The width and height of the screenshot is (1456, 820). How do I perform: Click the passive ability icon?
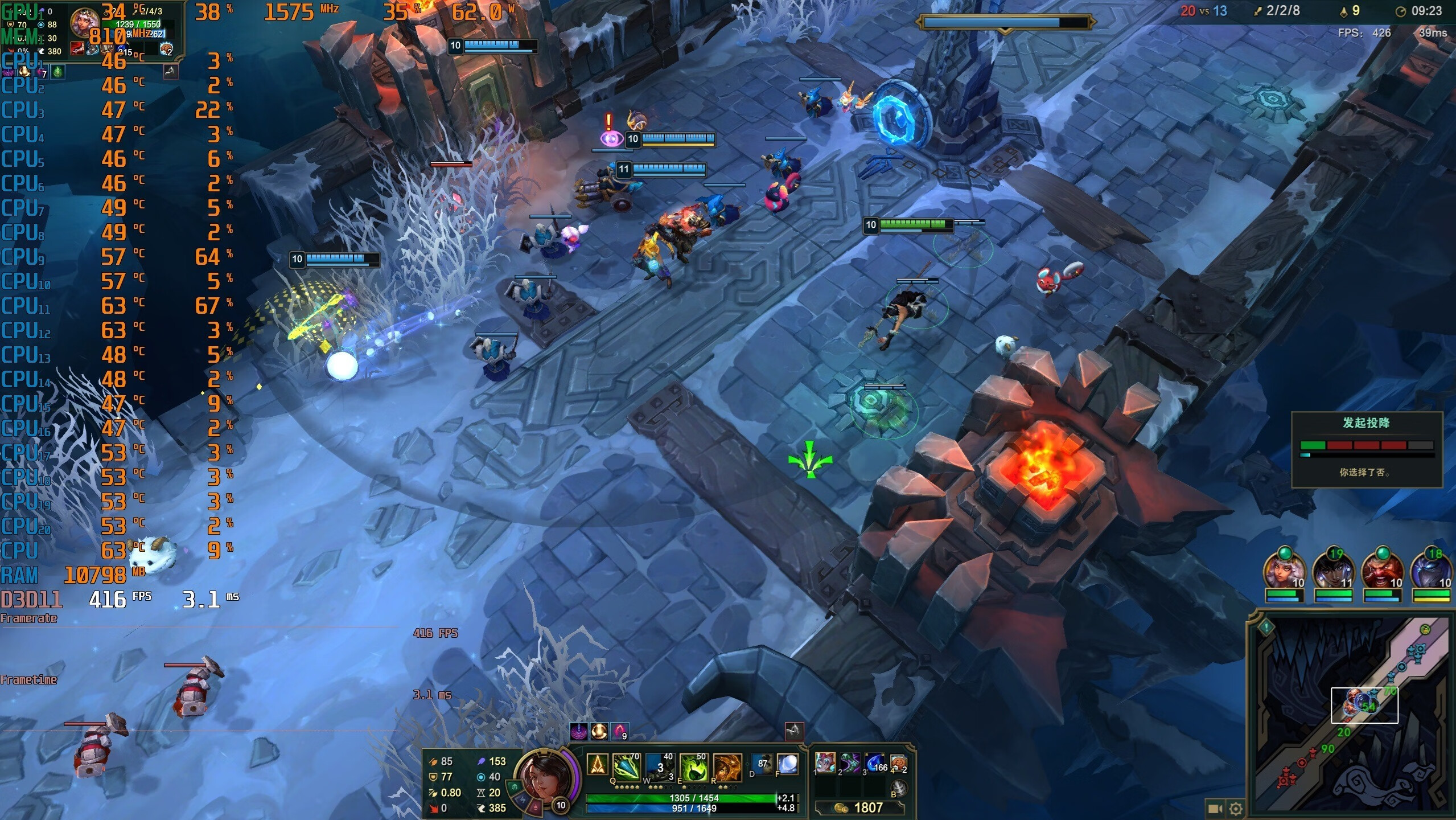(x=597, y=765)
